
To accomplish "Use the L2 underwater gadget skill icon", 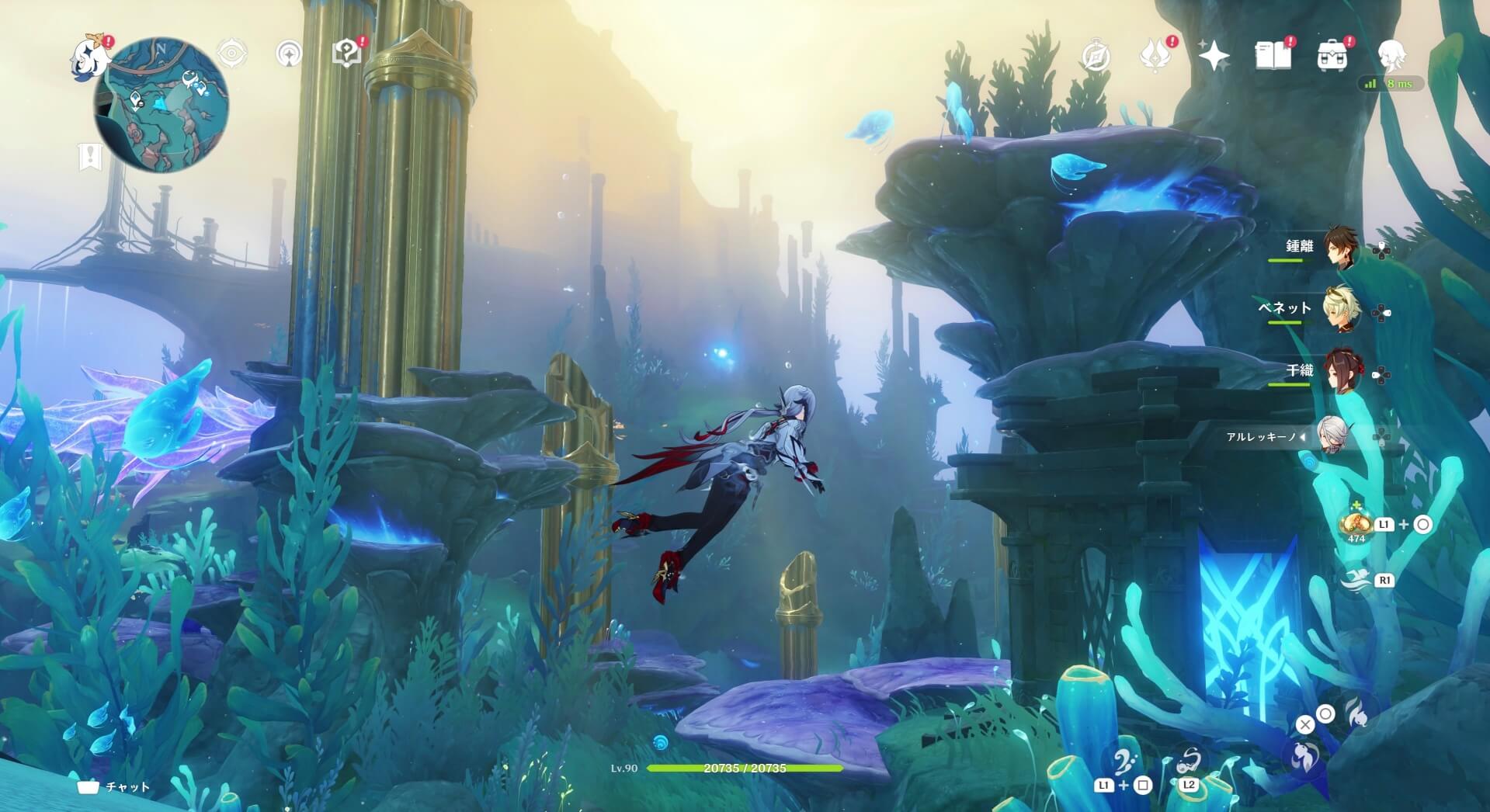I will (1188, 765).
